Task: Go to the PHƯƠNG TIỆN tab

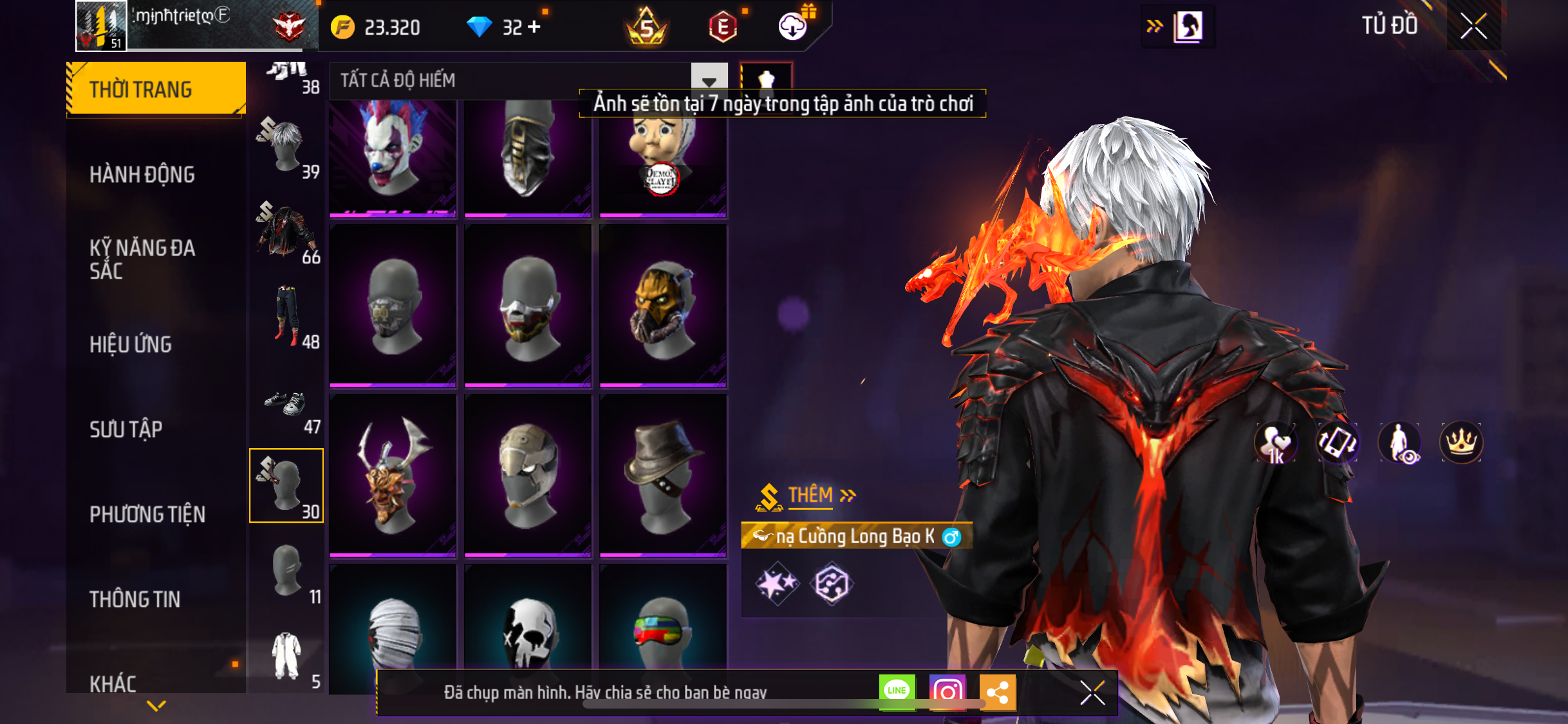Action: [147, 514]
